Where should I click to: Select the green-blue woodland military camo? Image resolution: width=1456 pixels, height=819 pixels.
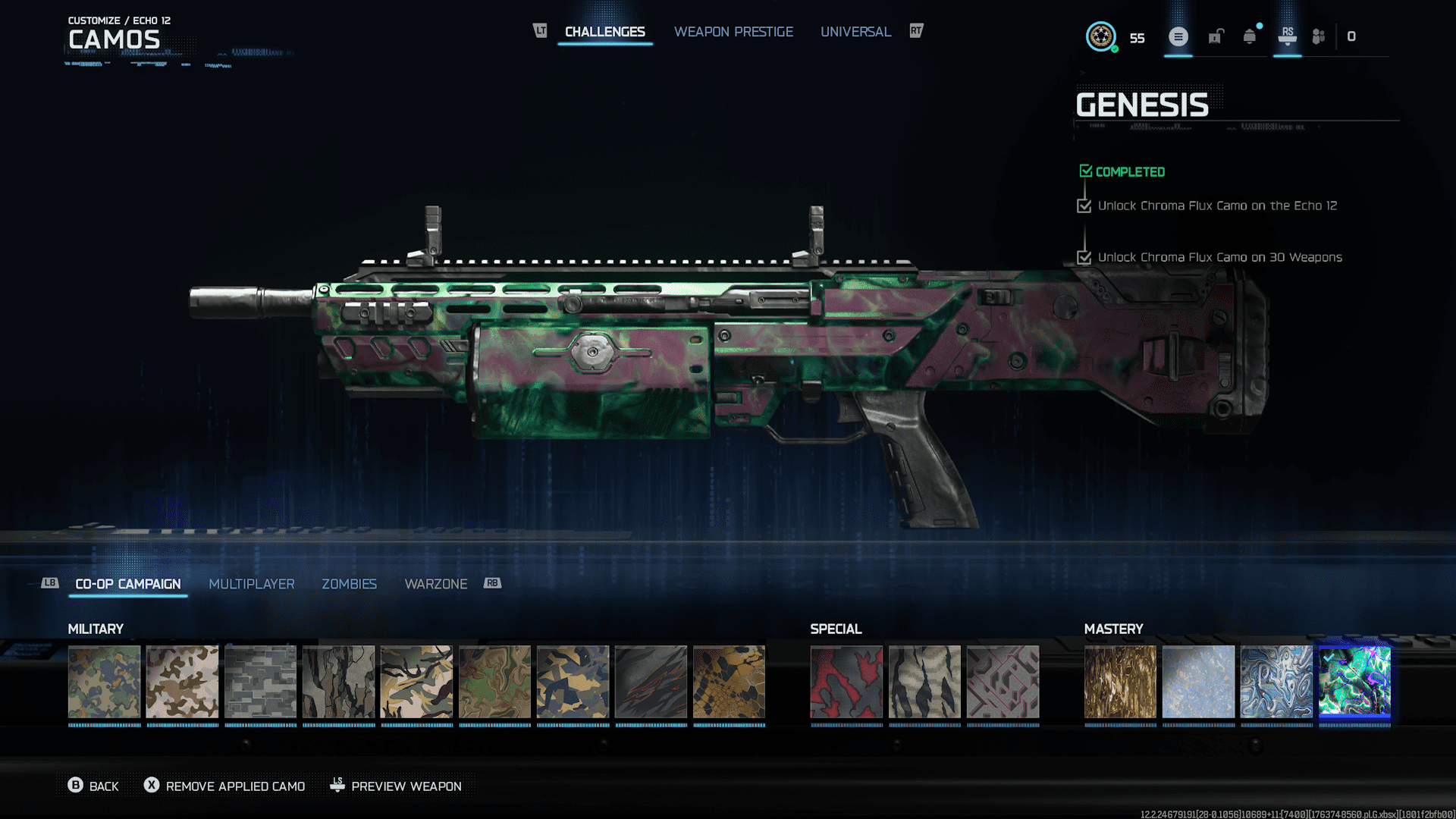[105, 682]
